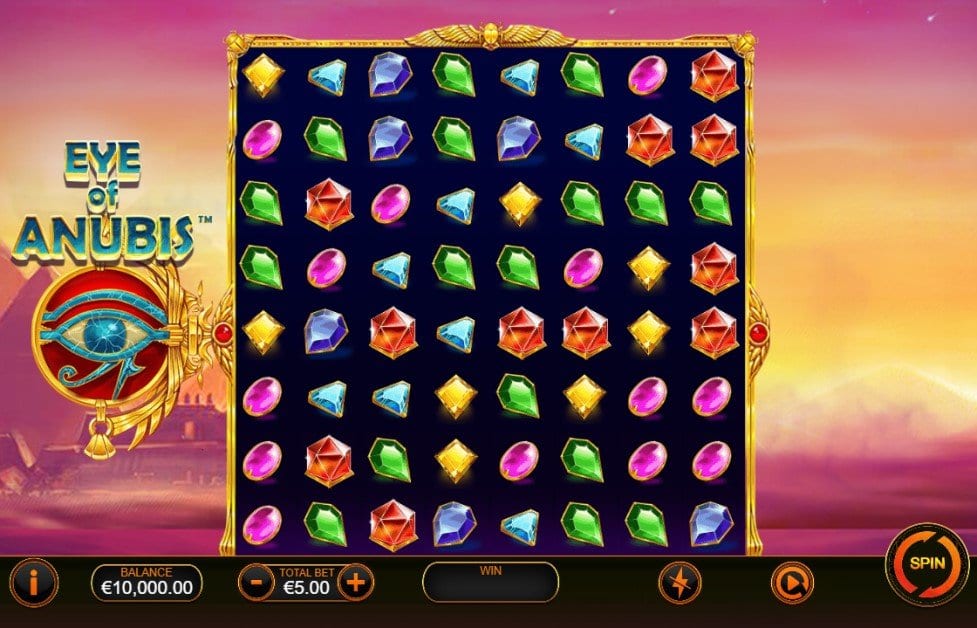Decrease total bet with minus button
This screenshot has height=628, width=977.
click(255, 581)
